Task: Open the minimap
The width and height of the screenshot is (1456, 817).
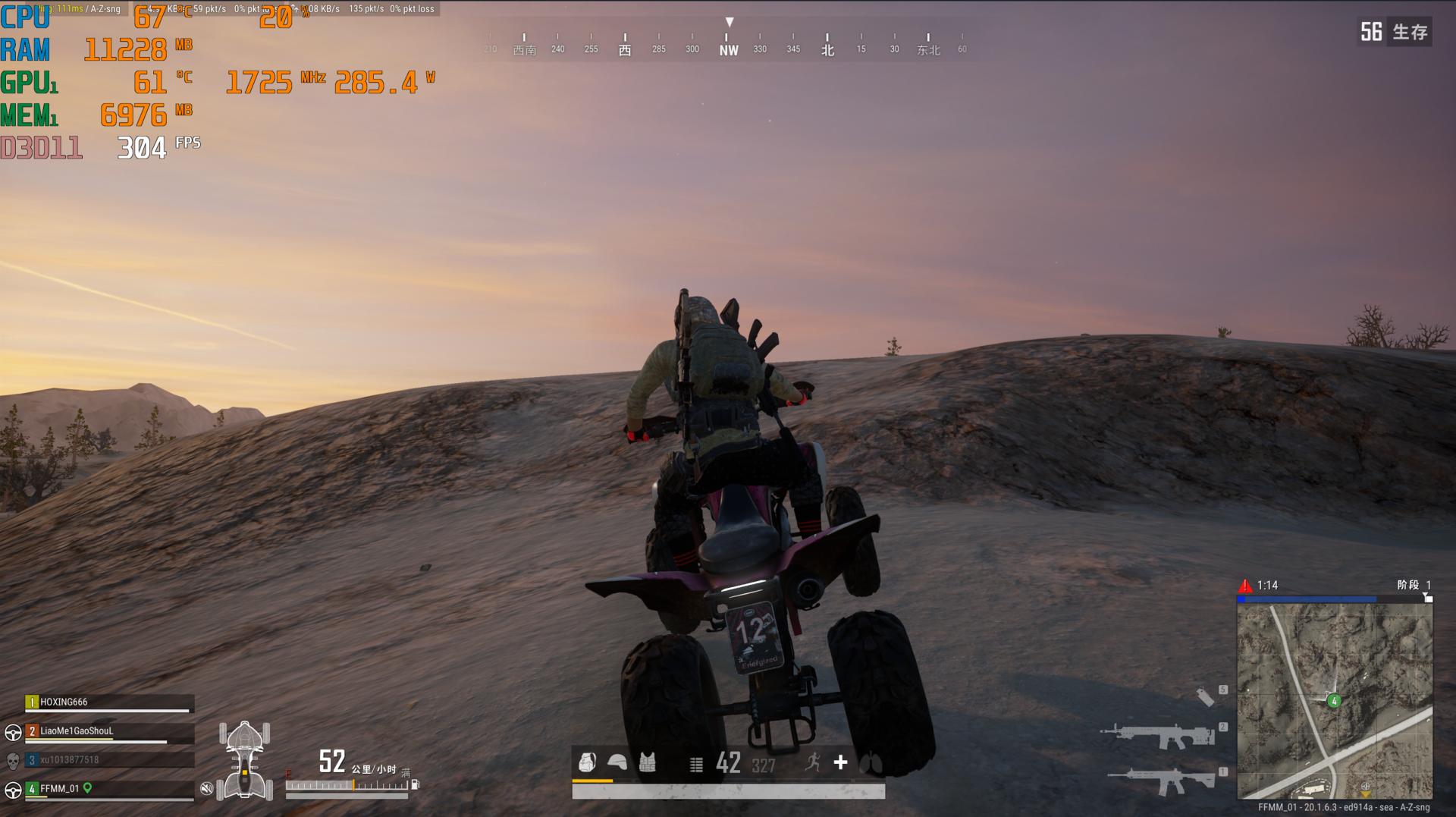Action: pyautogui.click(x=1334, y=702)
